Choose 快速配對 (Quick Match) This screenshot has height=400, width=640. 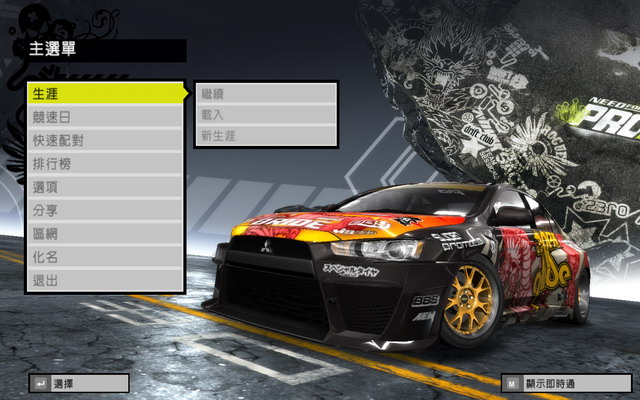pyautogui.click(x=105, y=140)
